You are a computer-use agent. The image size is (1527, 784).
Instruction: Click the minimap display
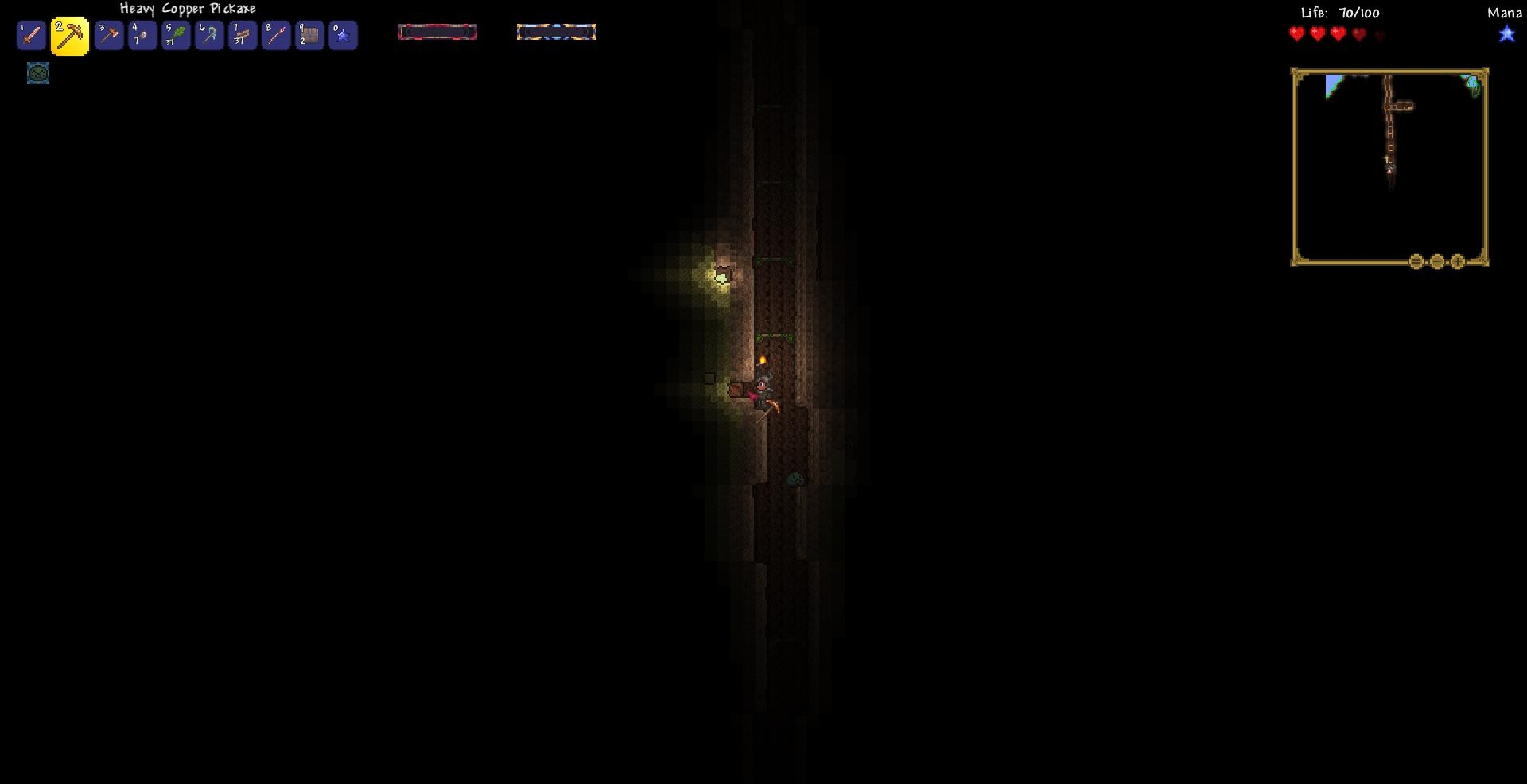pyautogui.click(x=1389, y=165)
